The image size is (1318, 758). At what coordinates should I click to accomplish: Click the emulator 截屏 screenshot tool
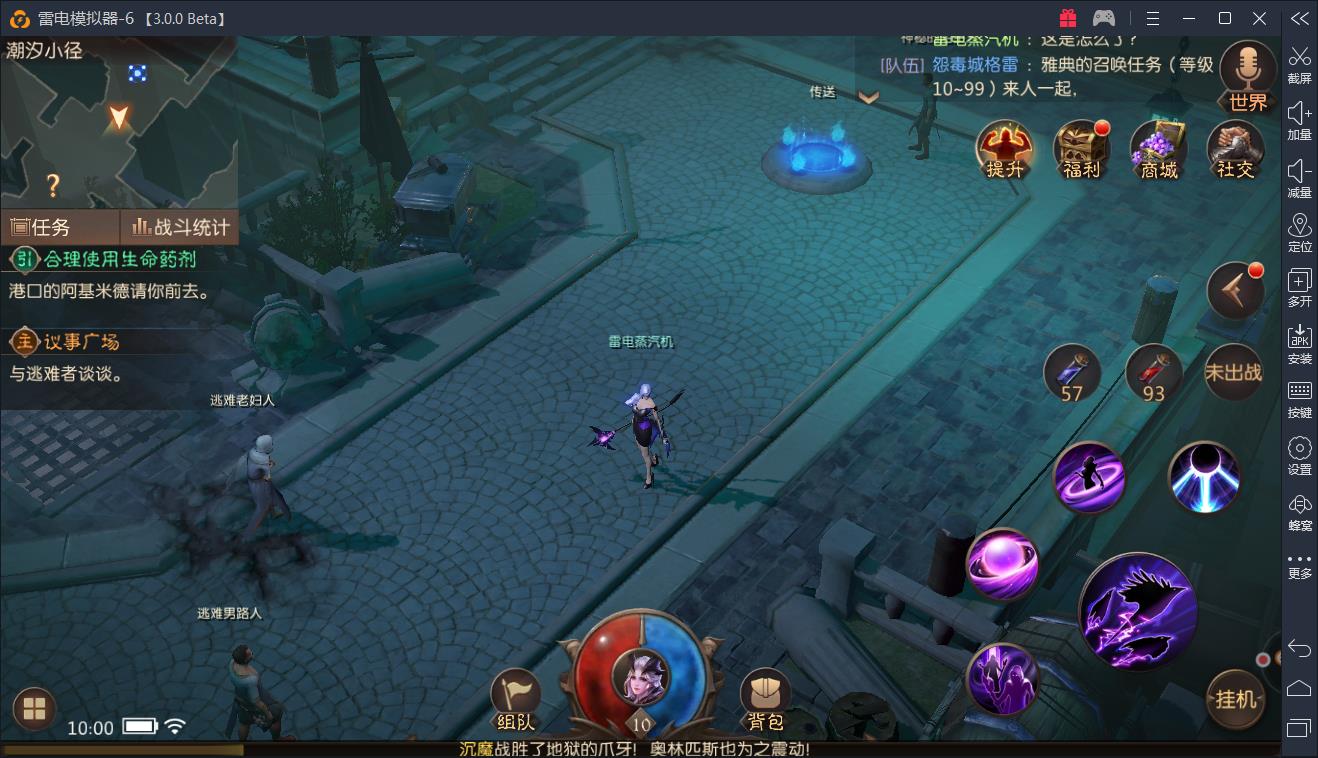click(x=1299, y=63)
